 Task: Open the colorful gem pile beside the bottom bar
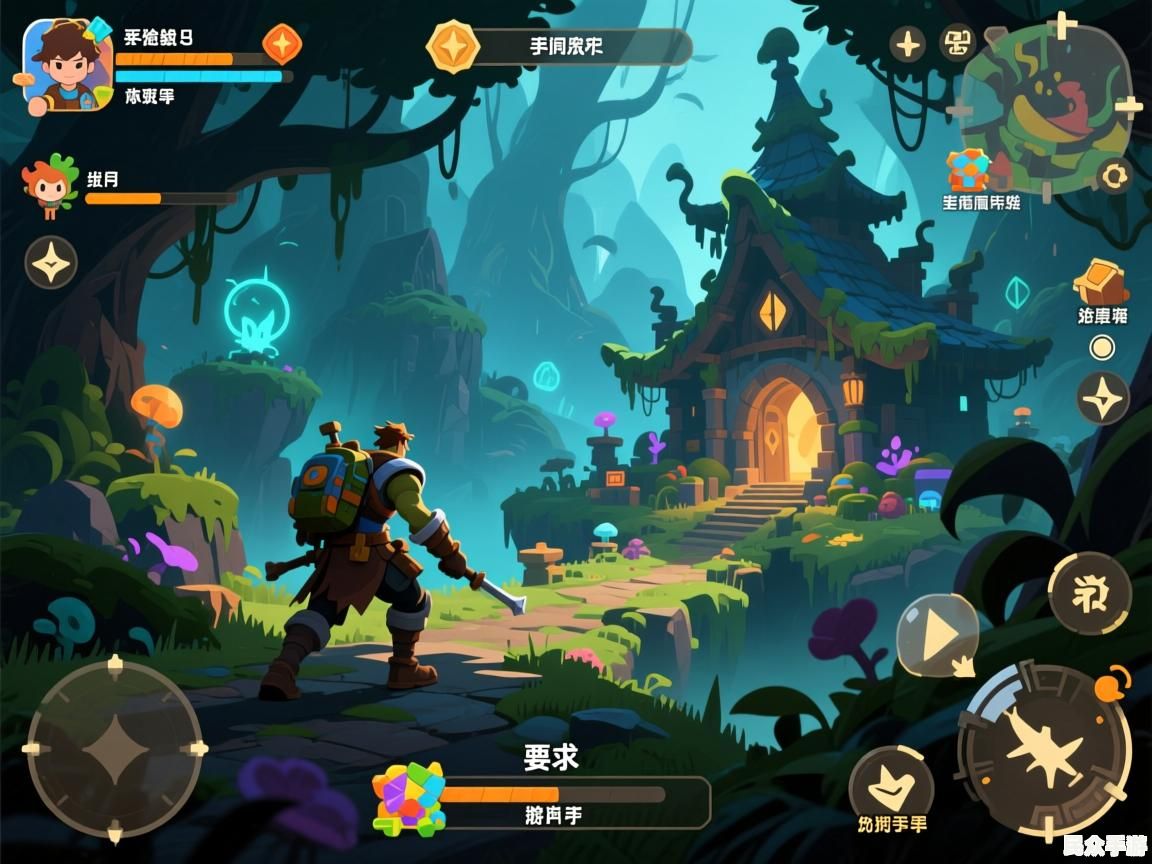point(408,798)
